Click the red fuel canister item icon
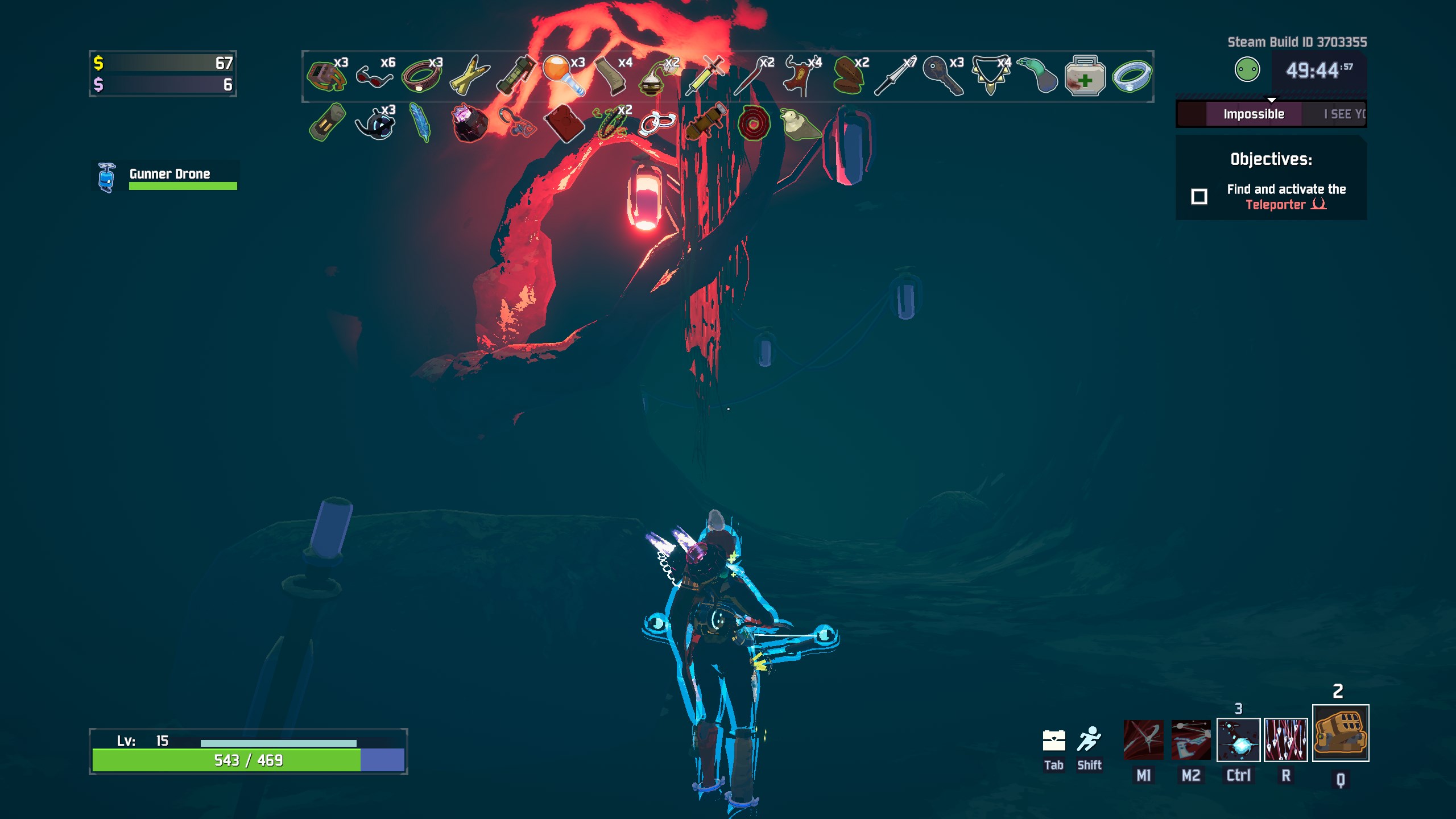 (565, 124)
